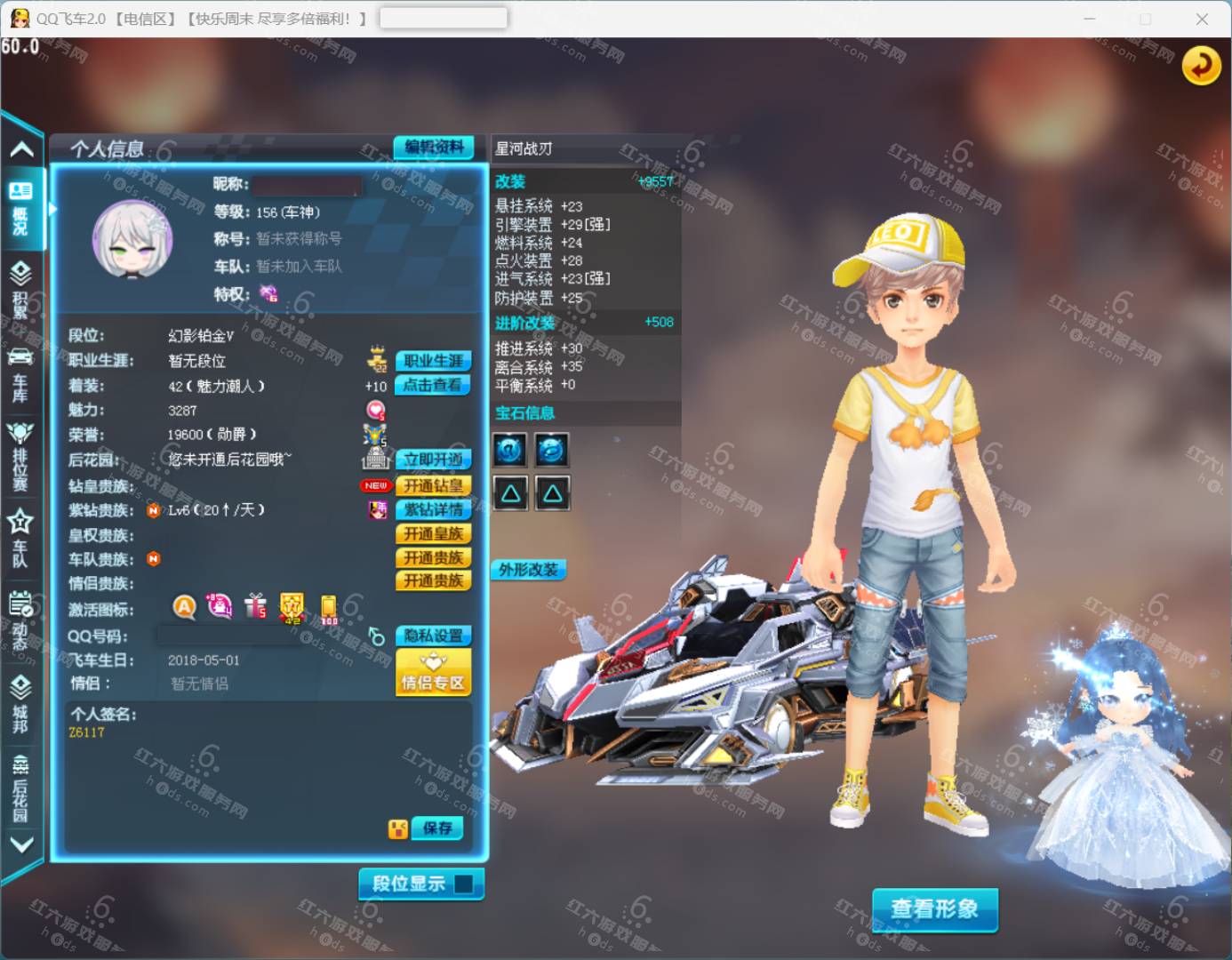Switch to the 车库 garage tab
Screen dimensions: 1232x960
20,373
